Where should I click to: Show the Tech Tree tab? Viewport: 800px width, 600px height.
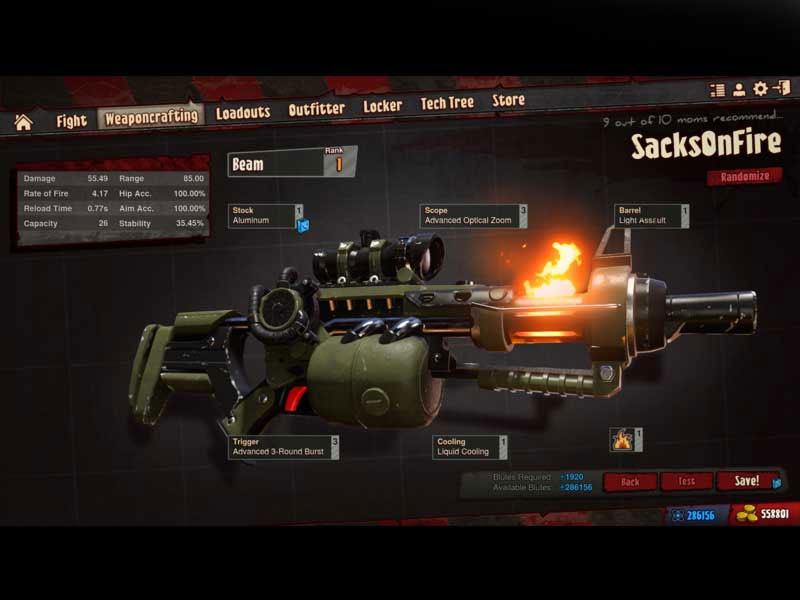tap(447, 103)
